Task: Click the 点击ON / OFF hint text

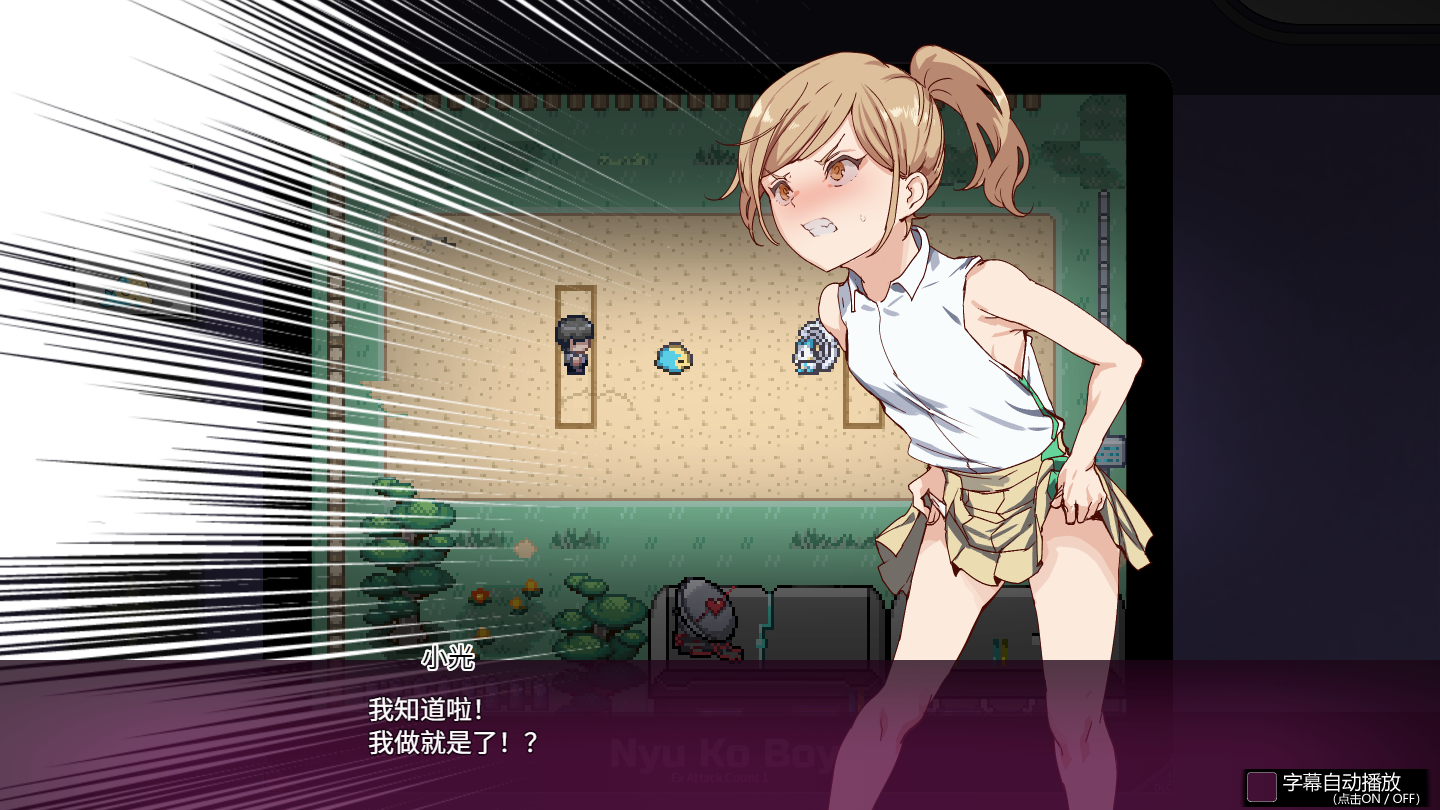Action: pos(1377,798)
